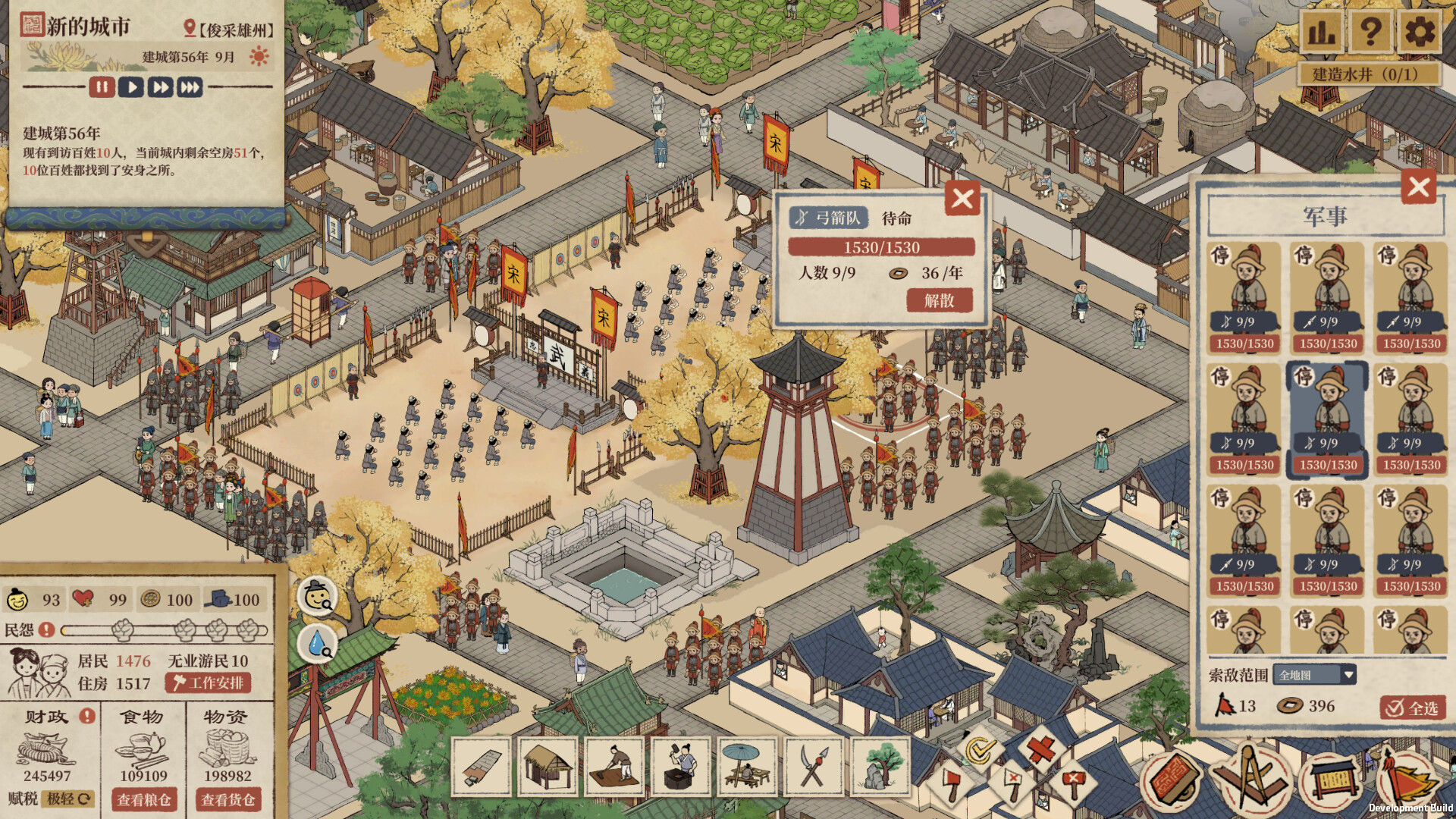The image size is (1456, 819).
Task: Select the hut building icon in bottom toolbar
Action: [x=546, y=764]
